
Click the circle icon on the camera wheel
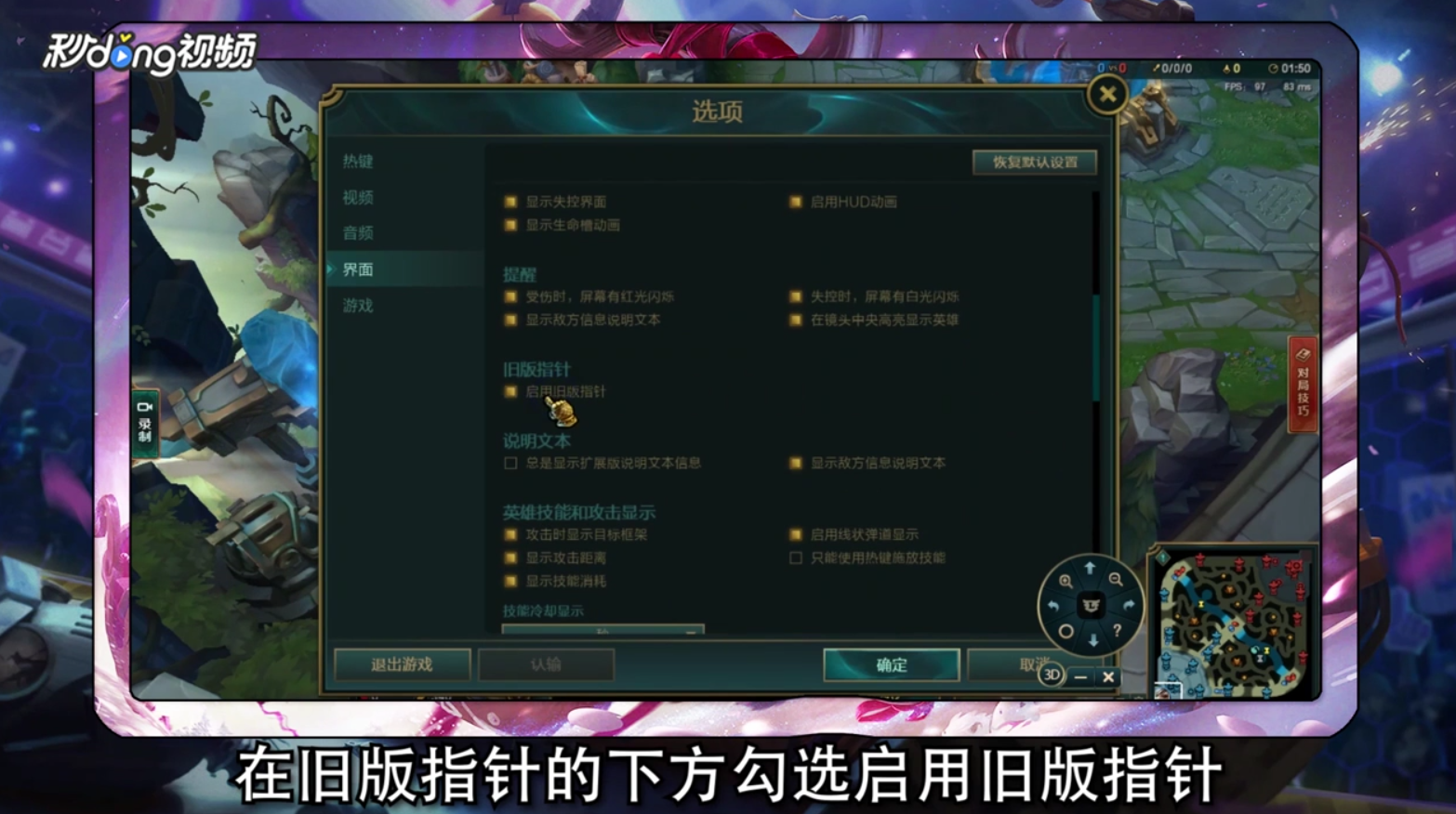(1066, 630)
